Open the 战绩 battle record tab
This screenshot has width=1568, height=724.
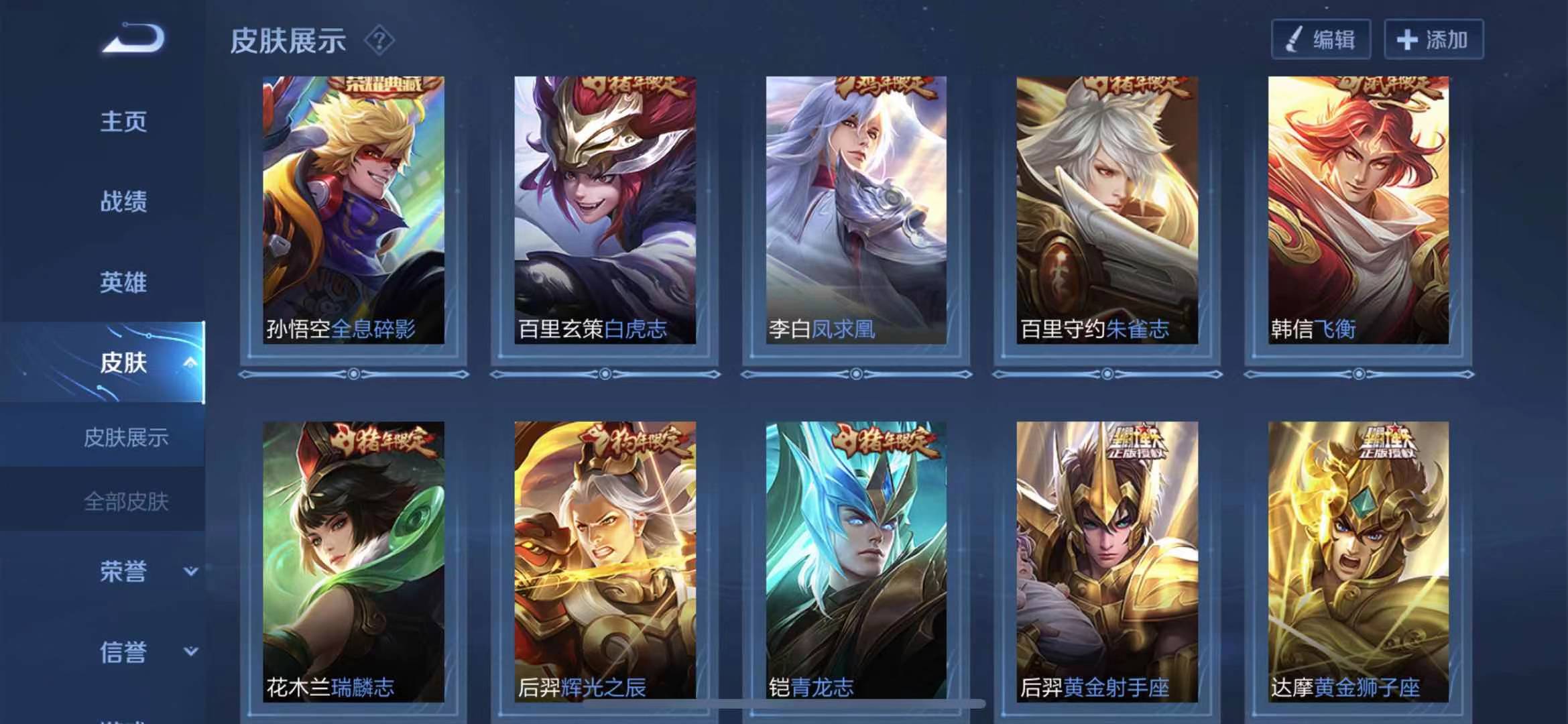(x=123, y=202)
